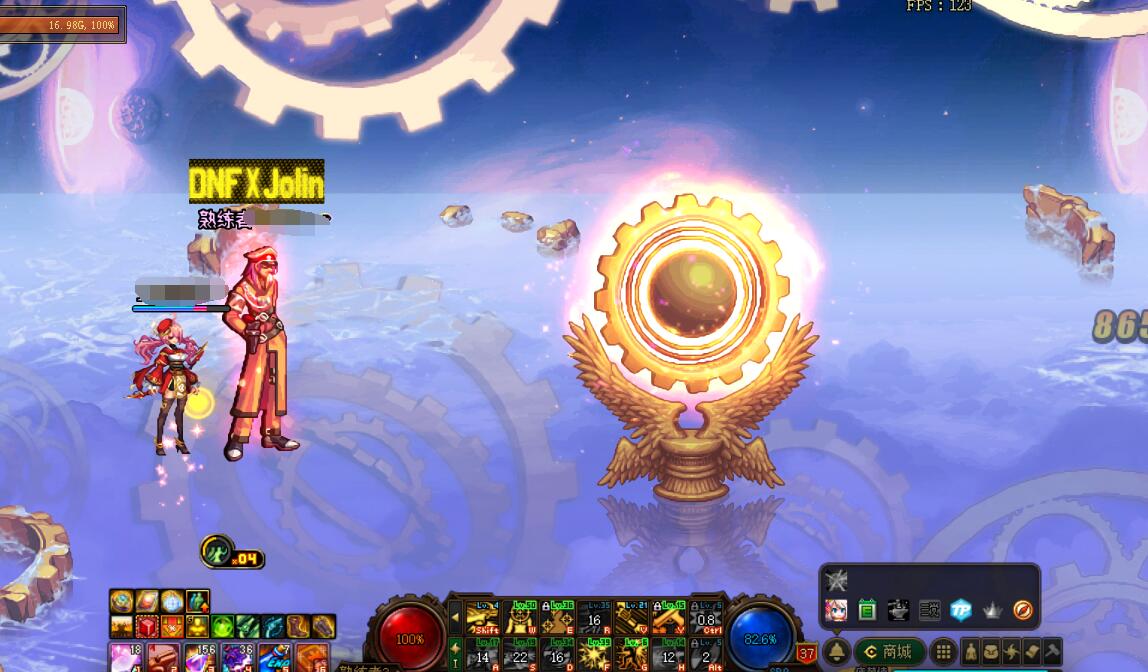Open the silver crown icon
This screenshot has height=672, width=1148.
point(992,609)
